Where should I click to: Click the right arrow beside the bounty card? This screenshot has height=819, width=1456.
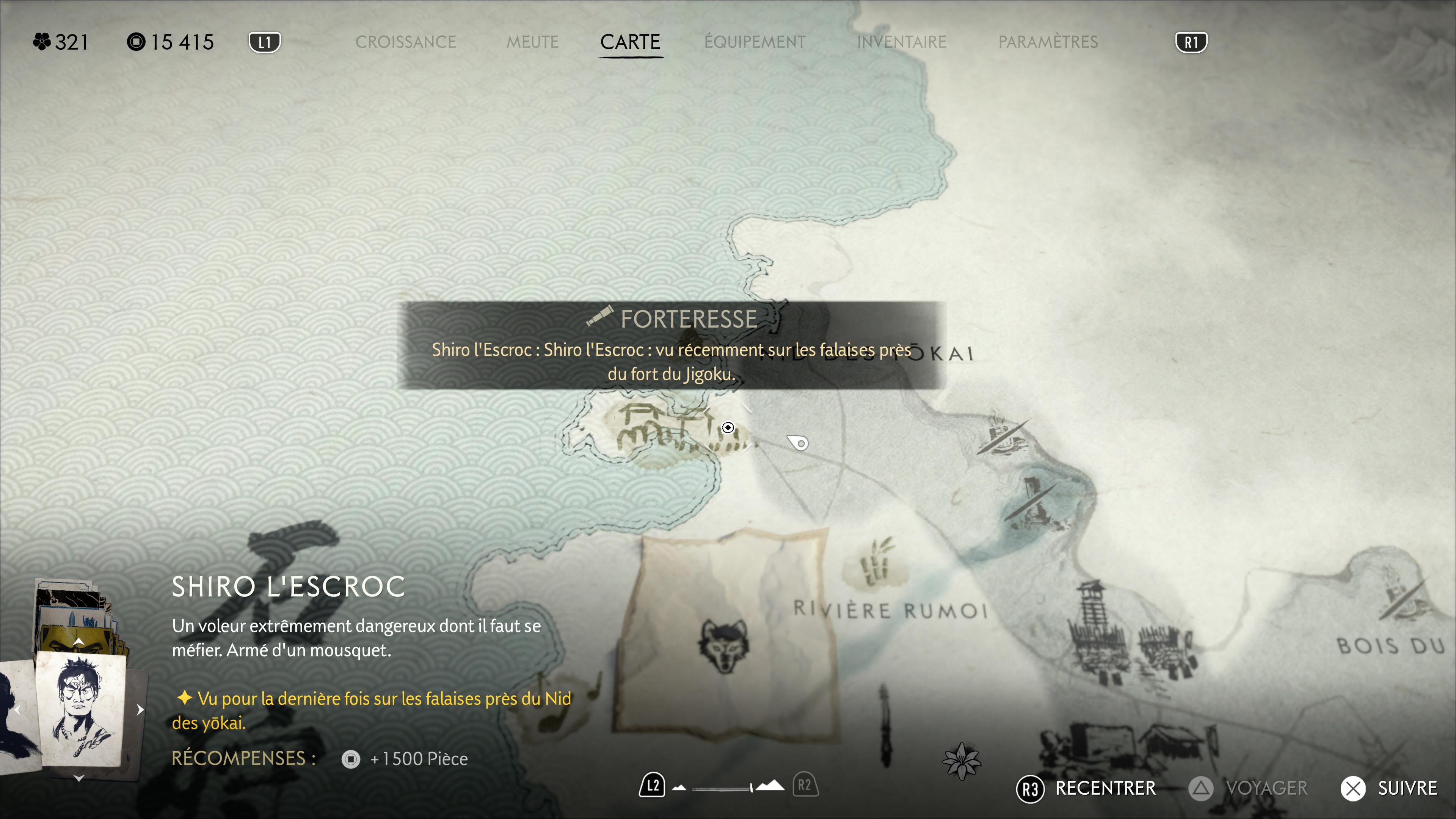point(140,709)
